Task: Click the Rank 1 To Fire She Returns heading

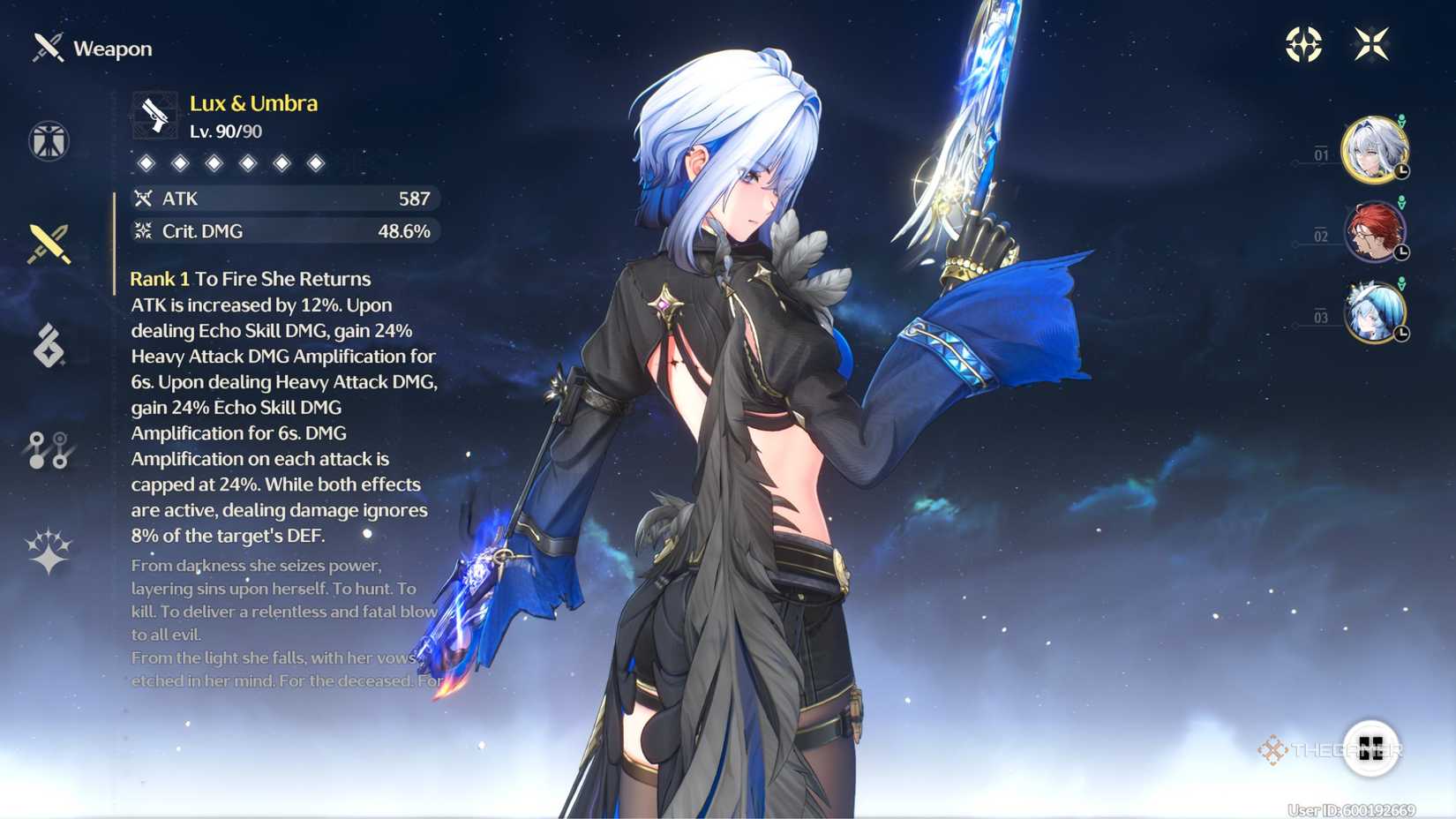Action: (248, 278)
